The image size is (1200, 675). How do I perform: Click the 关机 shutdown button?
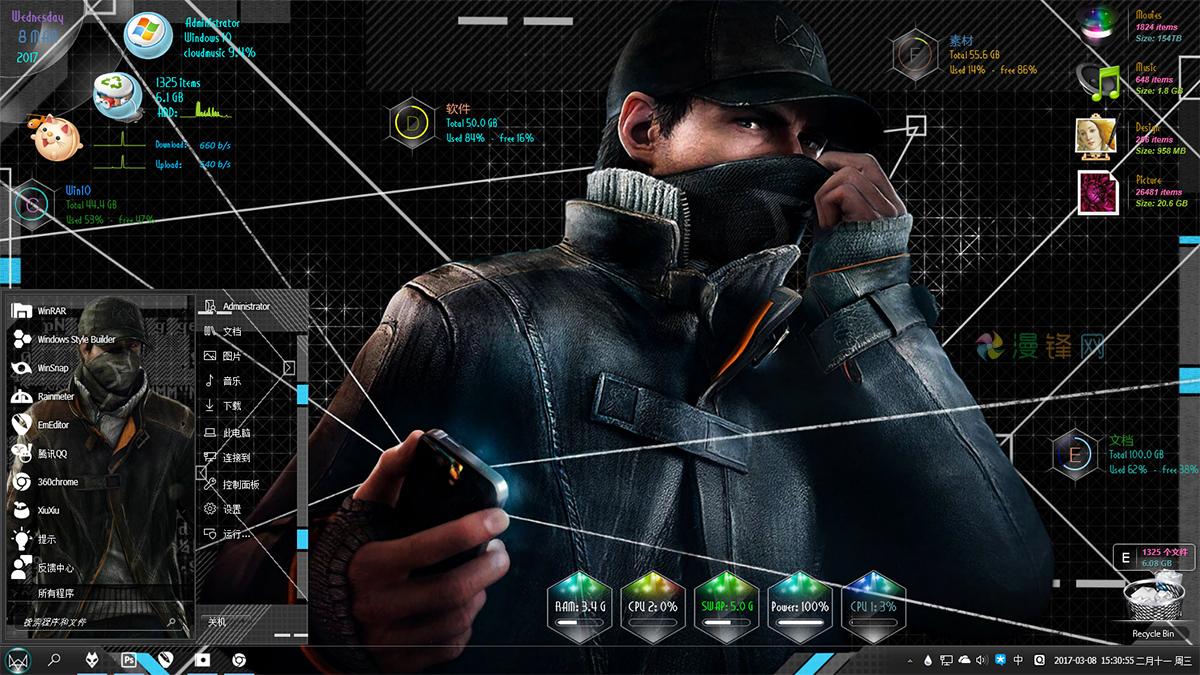[x=217, y=621]
